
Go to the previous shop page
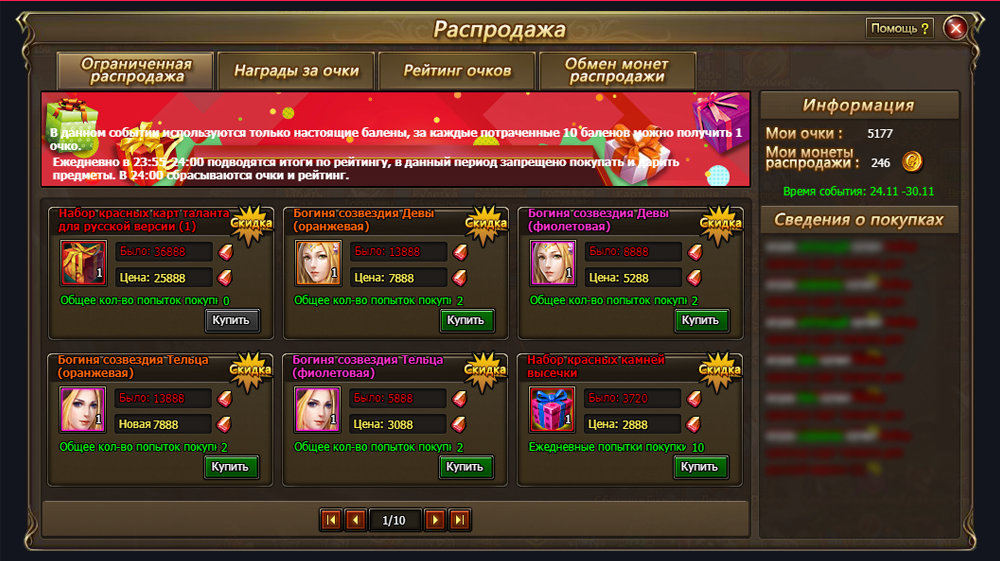355,520
